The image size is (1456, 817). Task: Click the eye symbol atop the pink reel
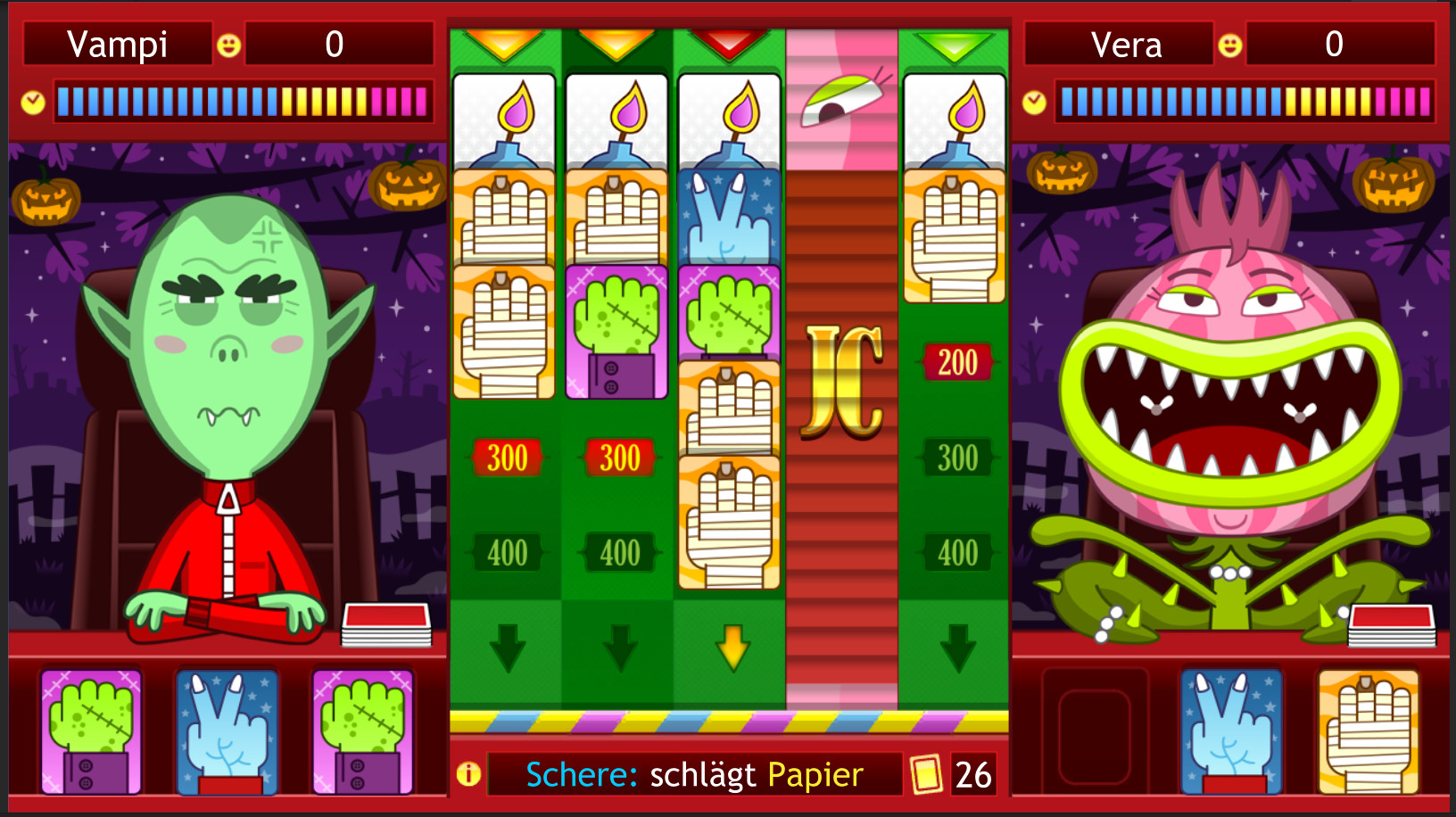click(x=842, y=103)
